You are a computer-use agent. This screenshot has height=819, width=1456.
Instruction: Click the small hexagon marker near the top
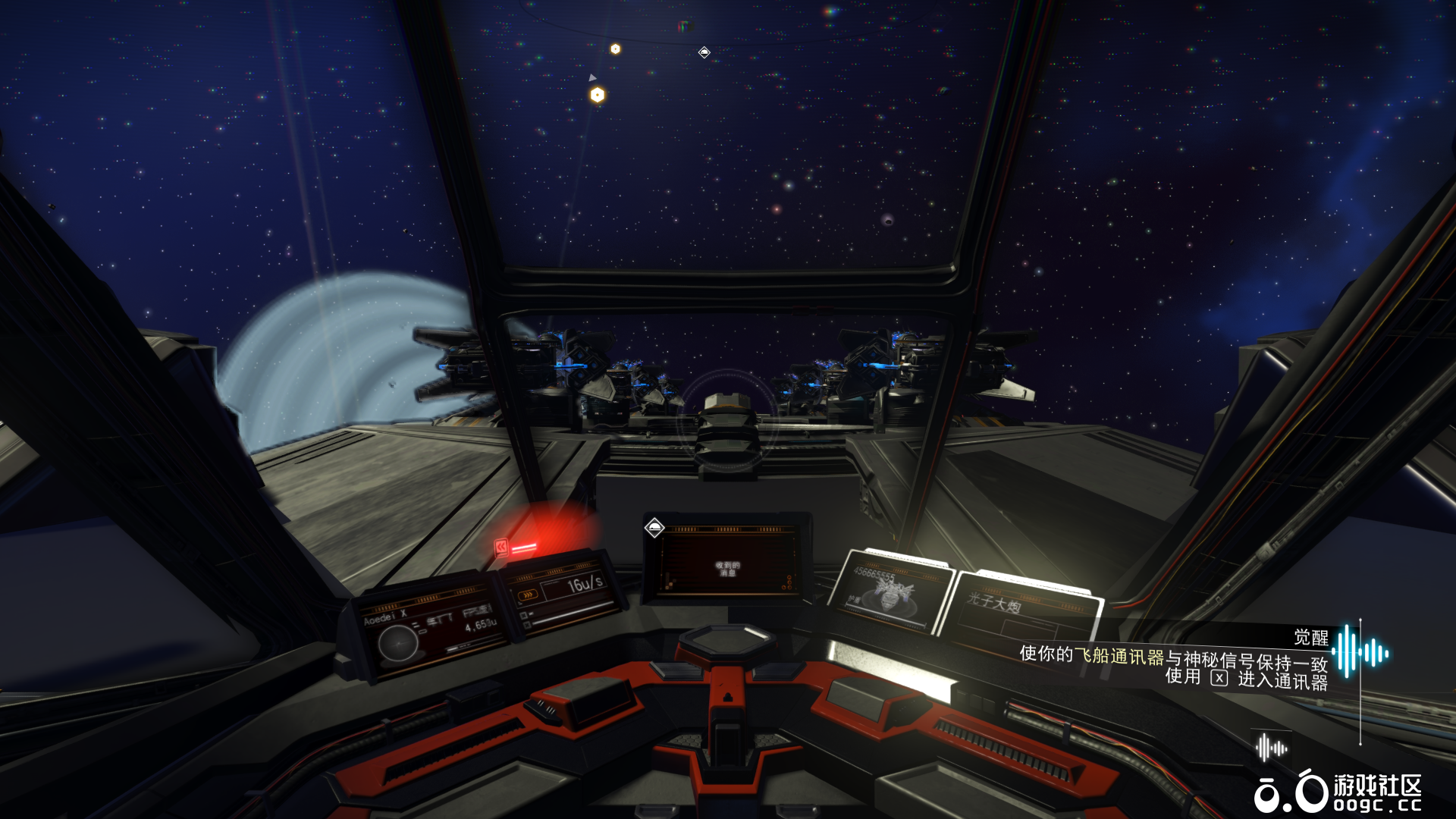pos(616,49)
